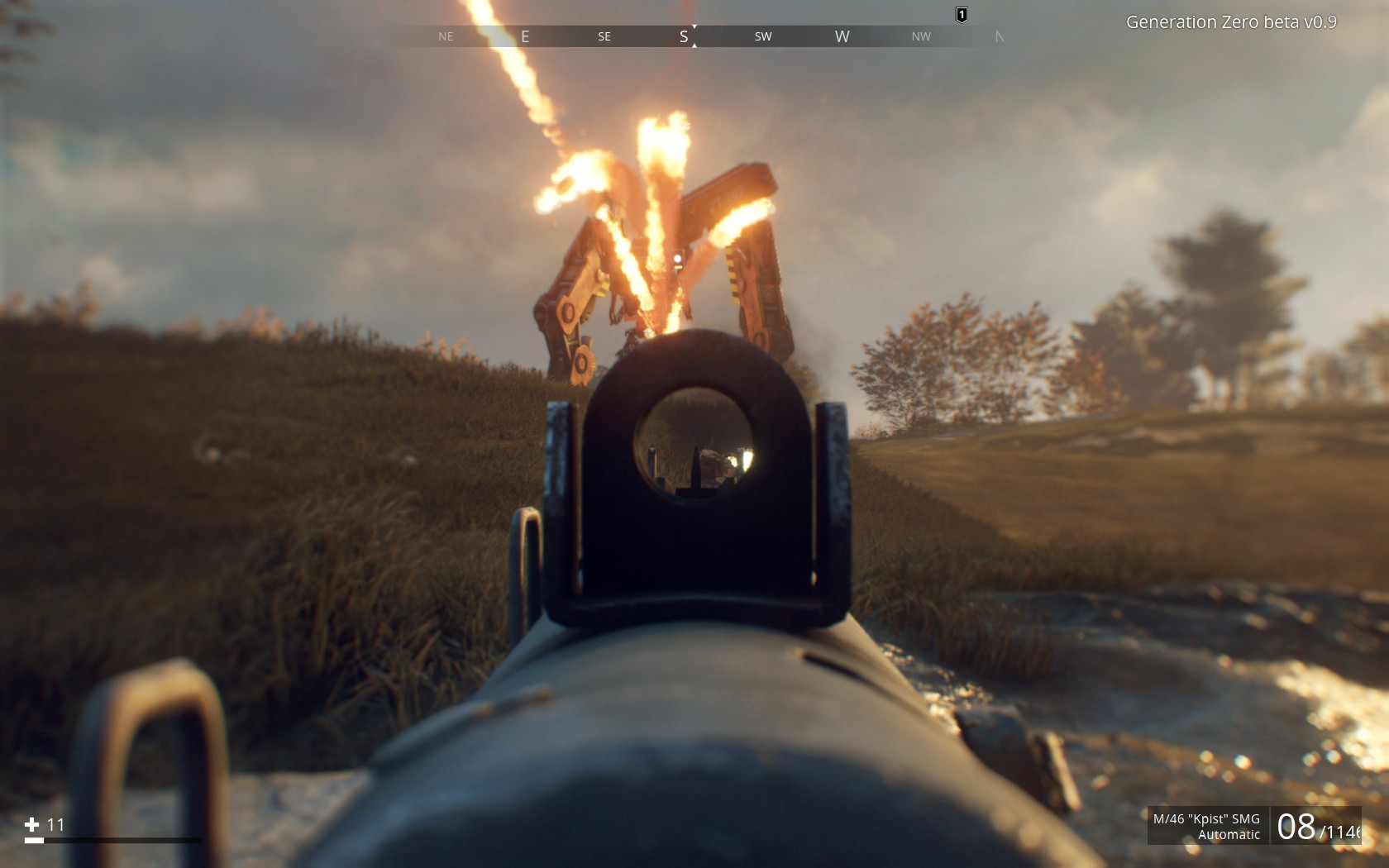Click the numbered waypoint marker above the compass
Screen dimensions: 1389x868
[x=962, y=15]
